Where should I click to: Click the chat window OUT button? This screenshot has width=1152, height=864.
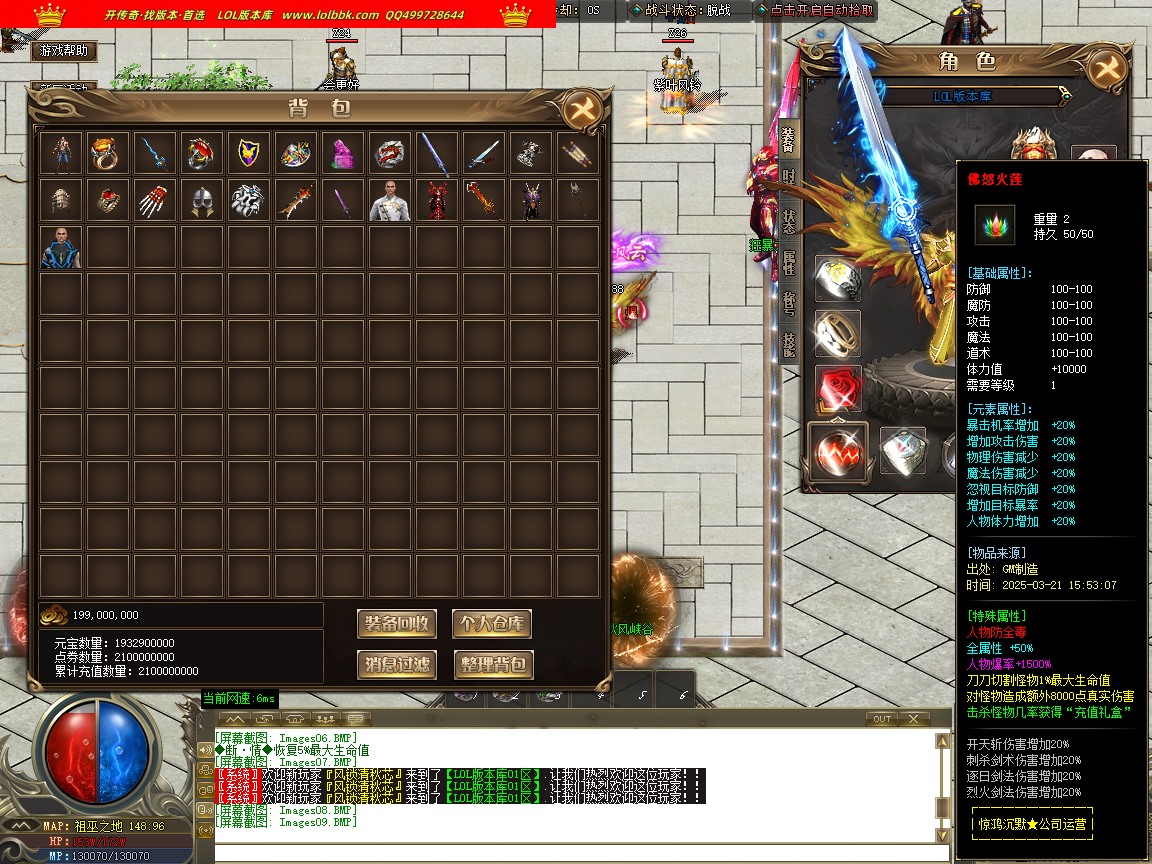coord(881,719)
